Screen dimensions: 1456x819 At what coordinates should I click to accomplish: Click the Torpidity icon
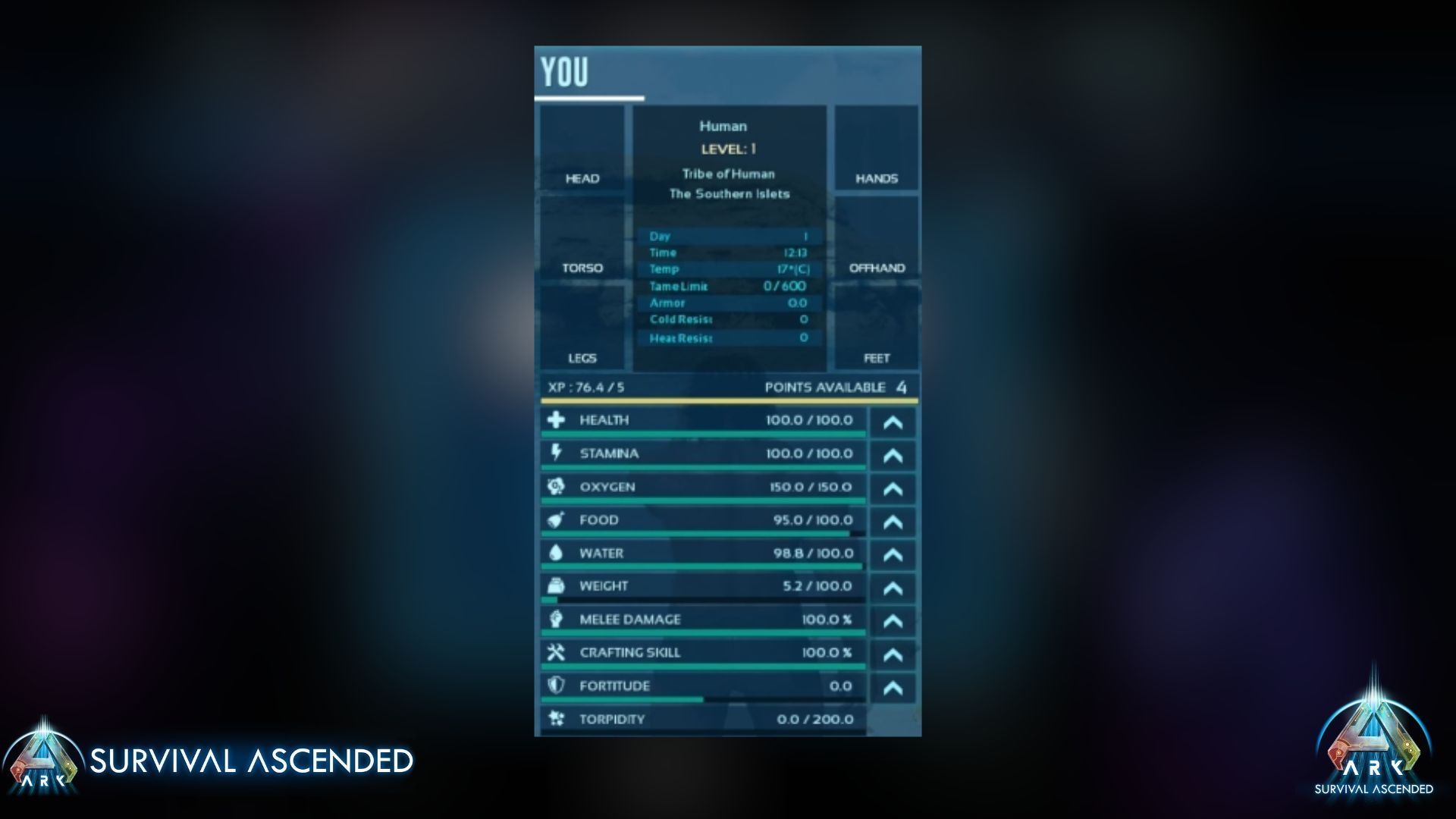pos(557,718)
